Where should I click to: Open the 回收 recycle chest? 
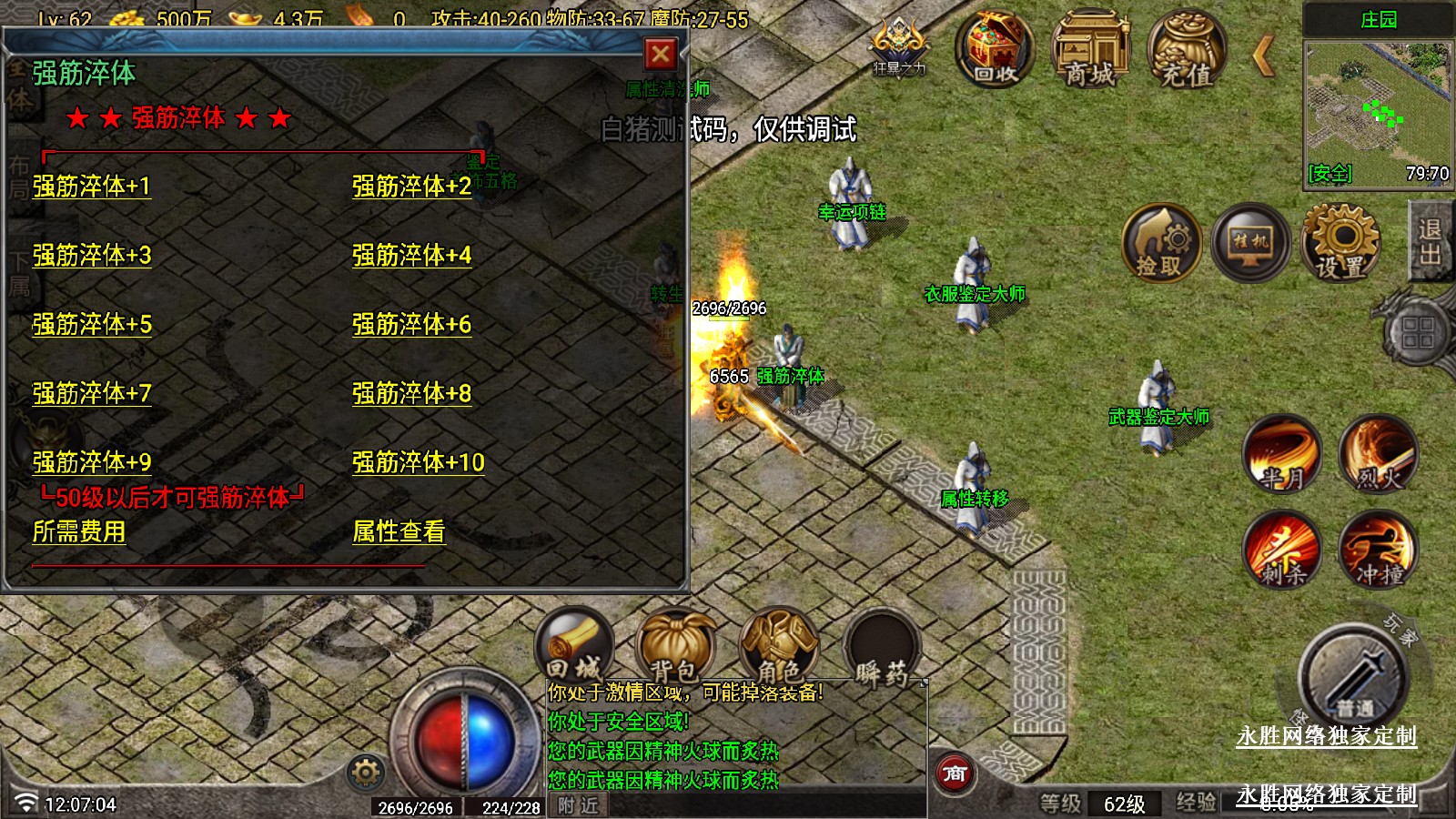(995, 50)
